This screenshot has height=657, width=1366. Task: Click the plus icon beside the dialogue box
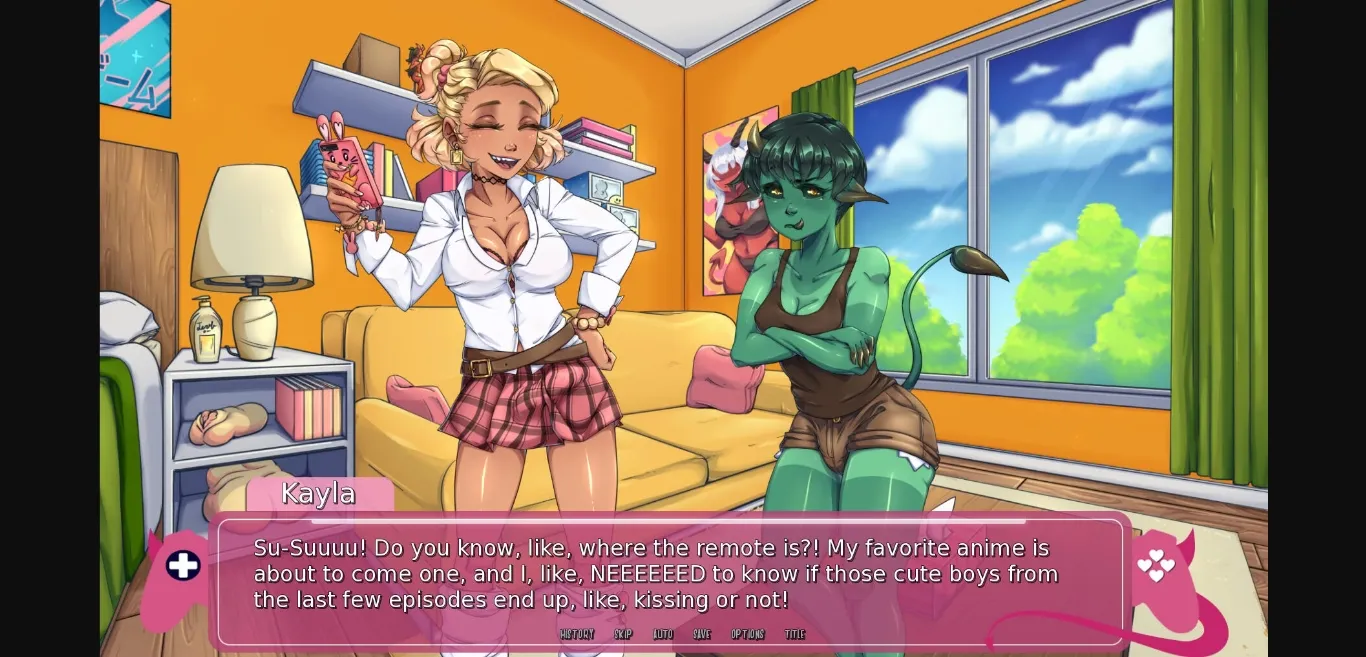[183, 566]
